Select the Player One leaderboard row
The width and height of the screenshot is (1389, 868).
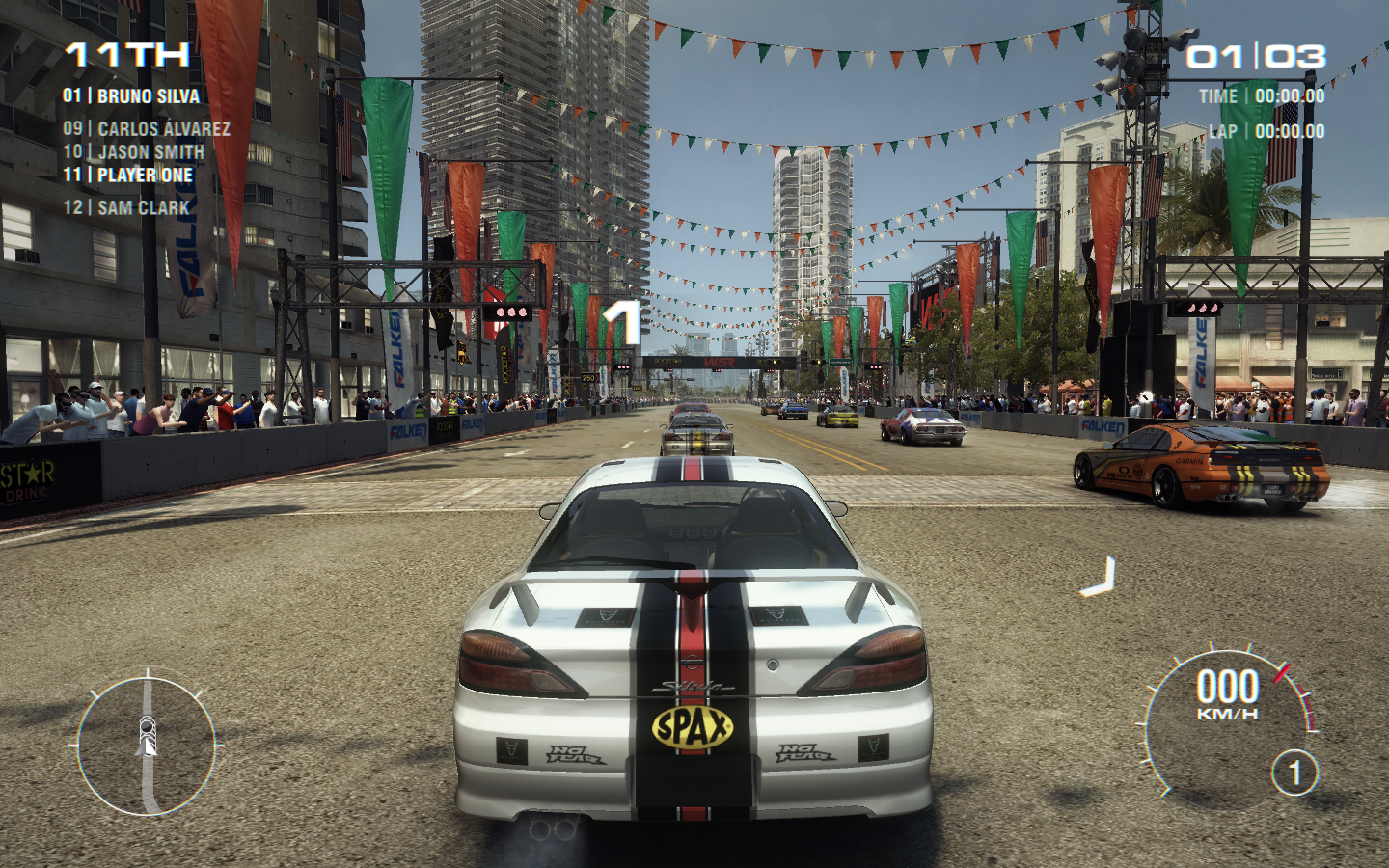coord(128,176)
